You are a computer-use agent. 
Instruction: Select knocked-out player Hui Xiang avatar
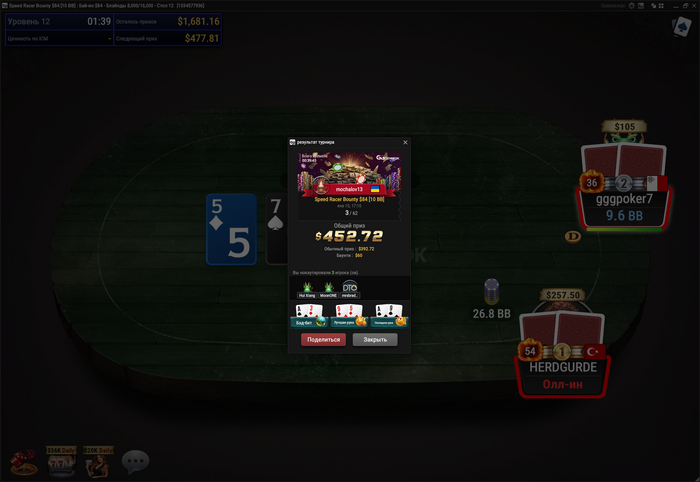coord(308,289)
